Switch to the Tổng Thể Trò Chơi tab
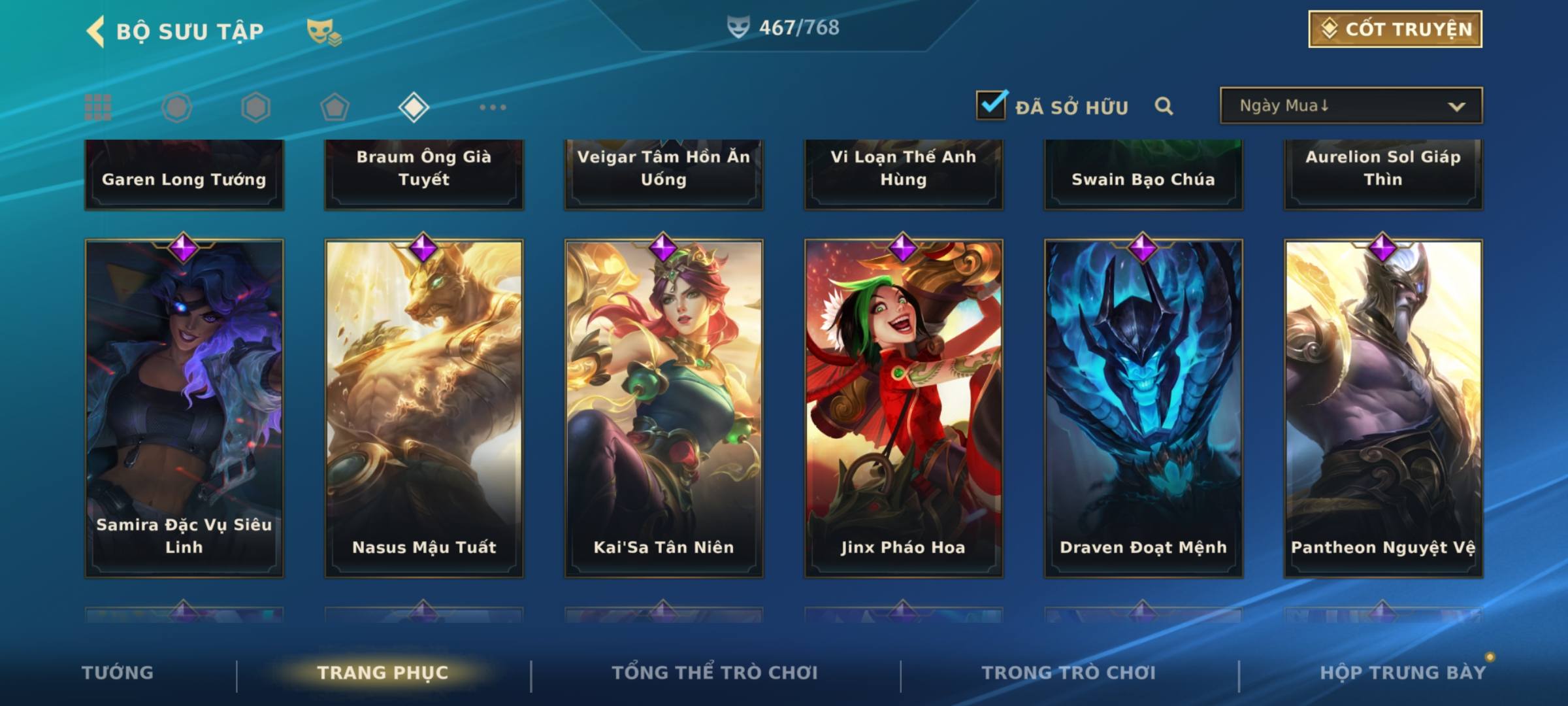Image resolution: width=1568 pixels, height=706 pixels. (715, 673)
